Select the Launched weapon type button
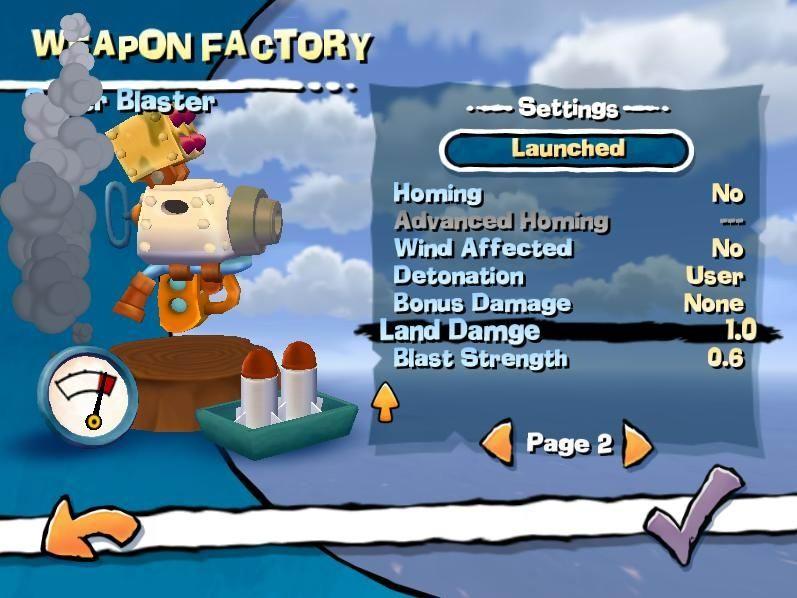This screenshot has width=797, height=598. [566, 149]
